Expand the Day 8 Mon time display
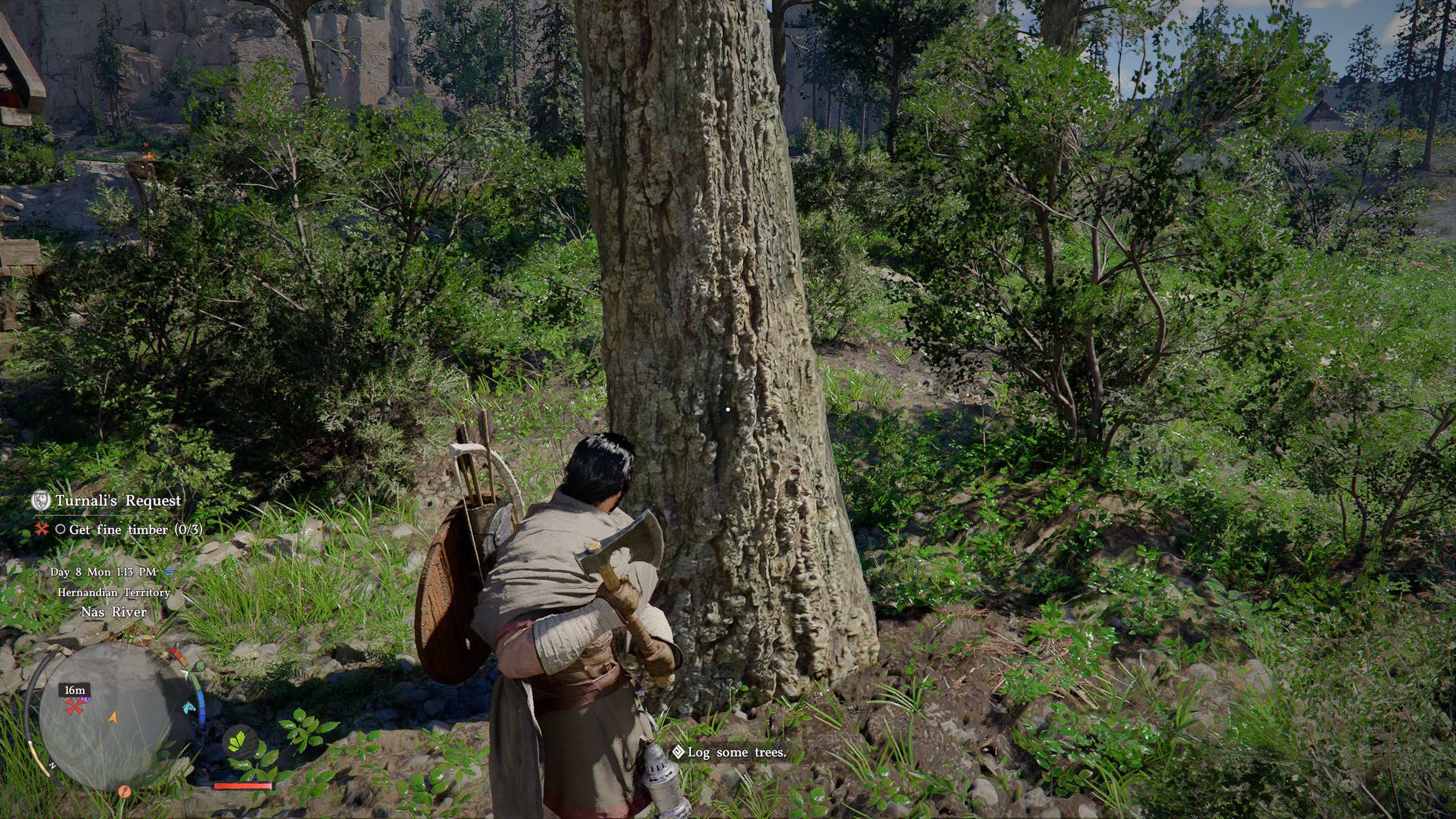Image resolution: width=1456 pixels, height=819 pixels. (x=104, y=573)
